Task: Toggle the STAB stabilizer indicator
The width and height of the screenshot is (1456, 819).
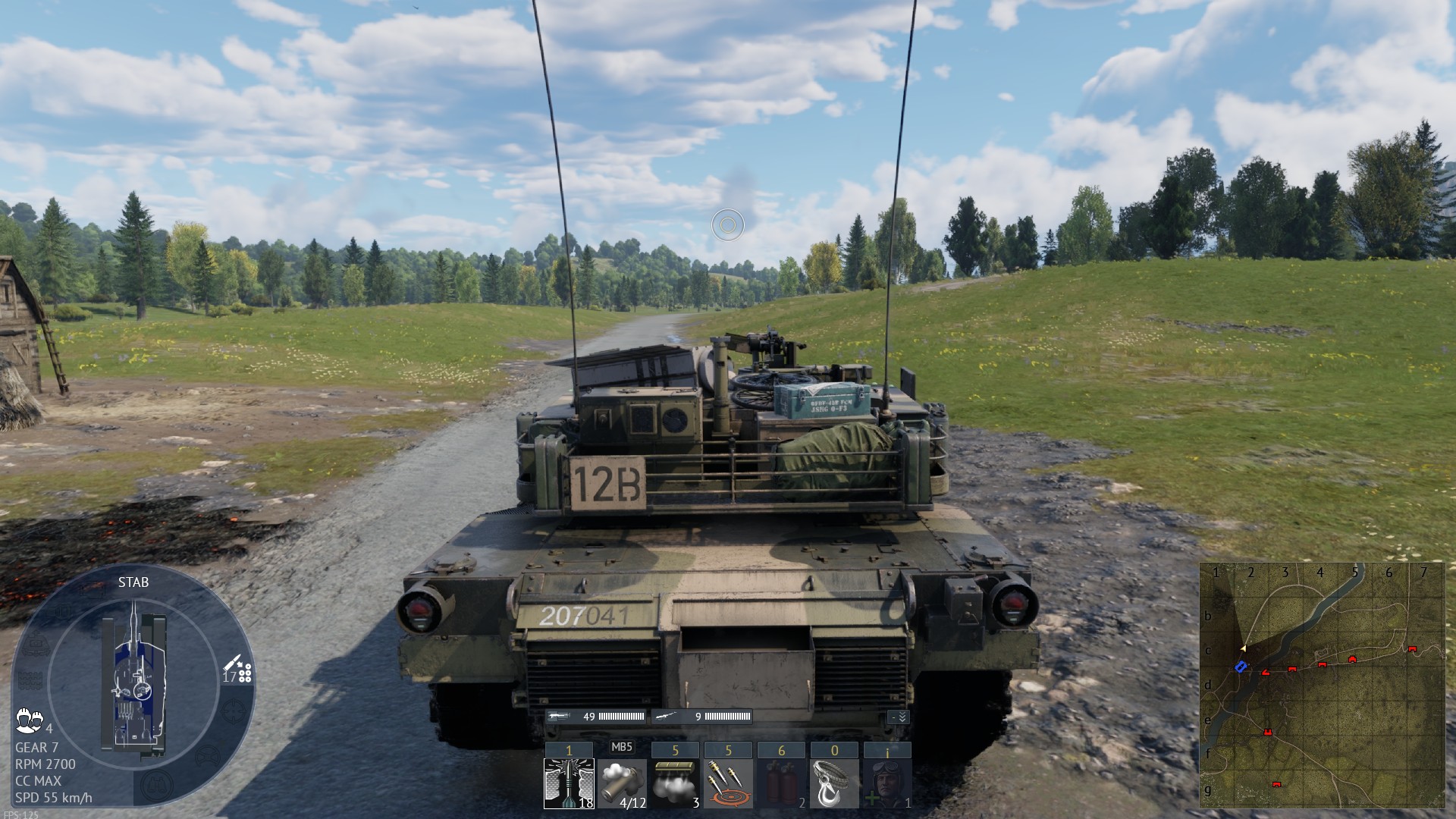Action: tap(133, 582)
